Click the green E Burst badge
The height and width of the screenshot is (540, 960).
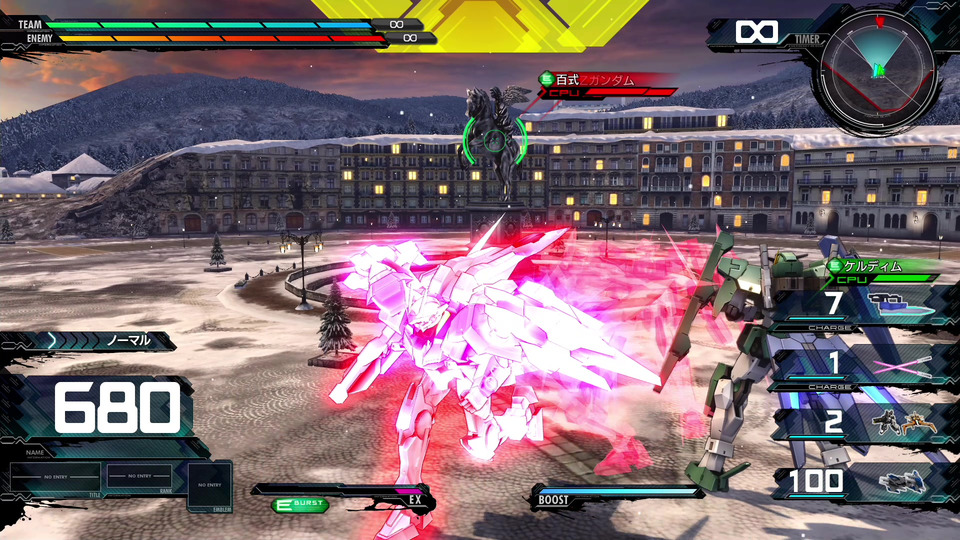[300, 505]
